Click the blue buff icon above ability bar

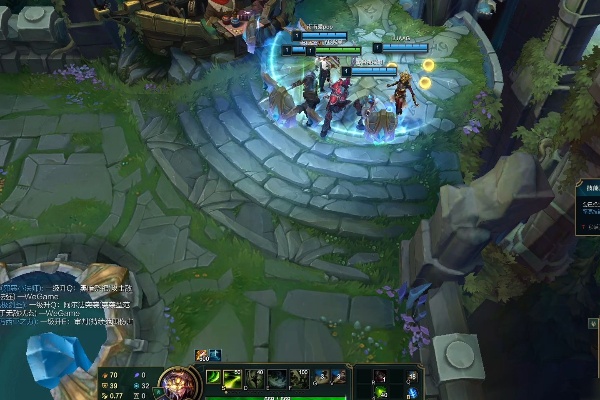[214, 356]
